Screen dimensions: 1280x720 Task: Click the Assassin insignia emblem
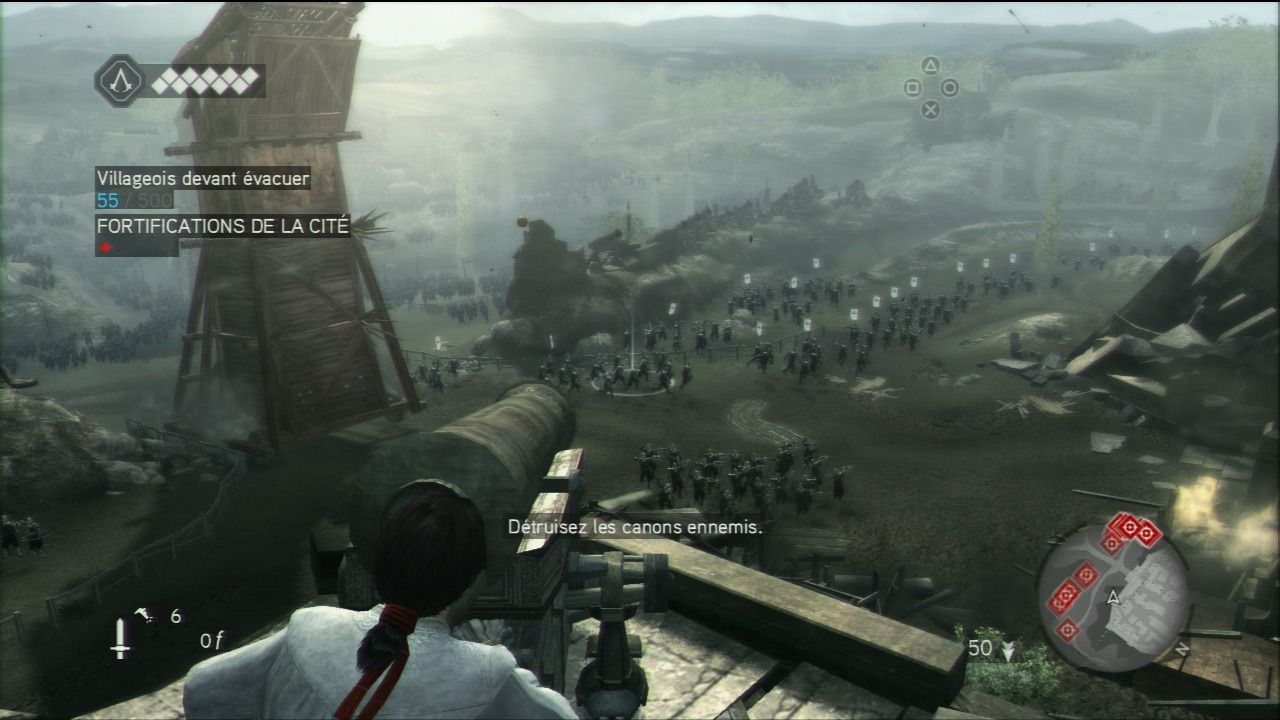119,81
